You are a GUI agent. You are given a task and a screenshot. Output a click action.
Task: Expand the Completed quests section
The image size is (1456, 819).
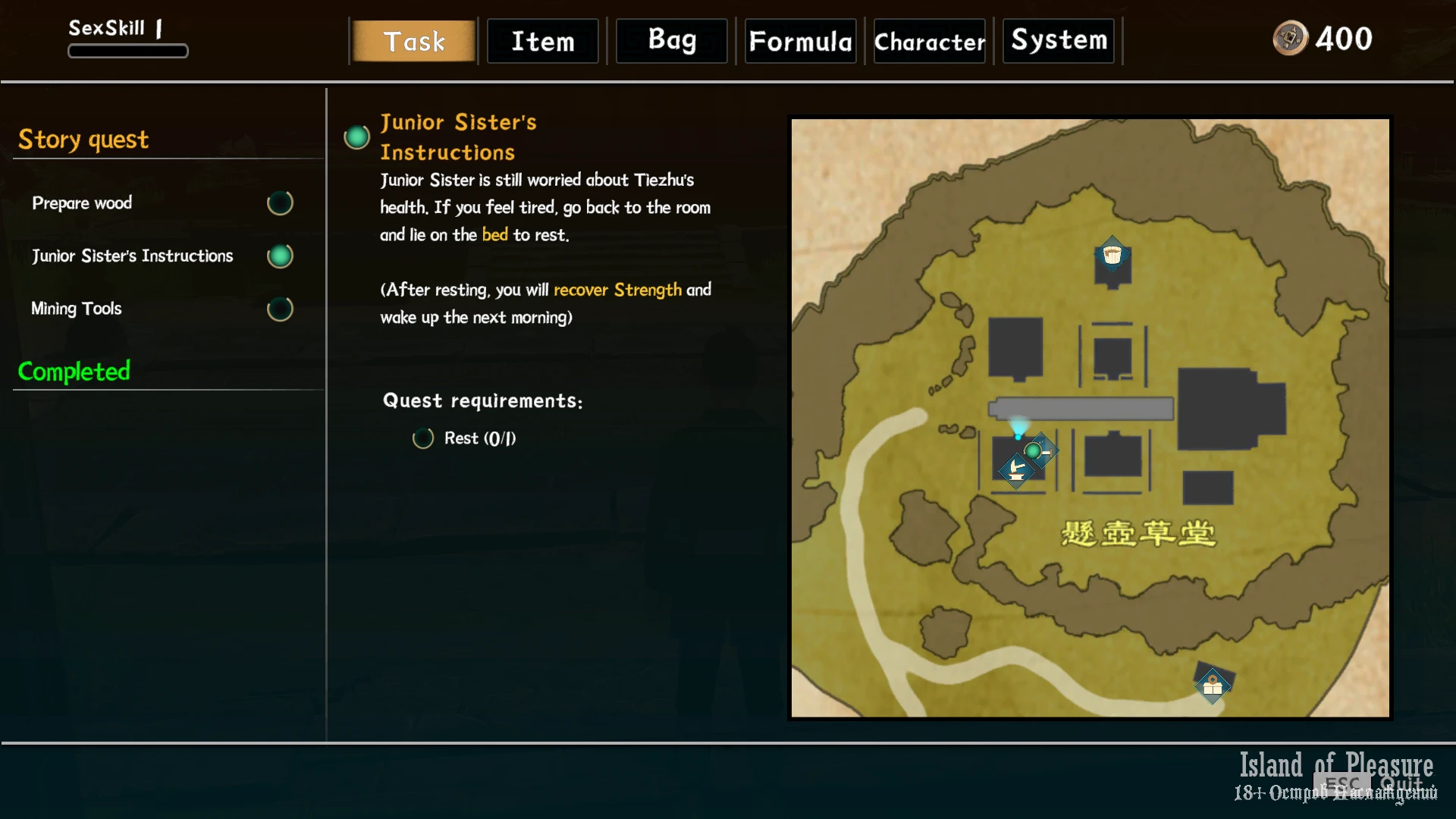point(74,372)
